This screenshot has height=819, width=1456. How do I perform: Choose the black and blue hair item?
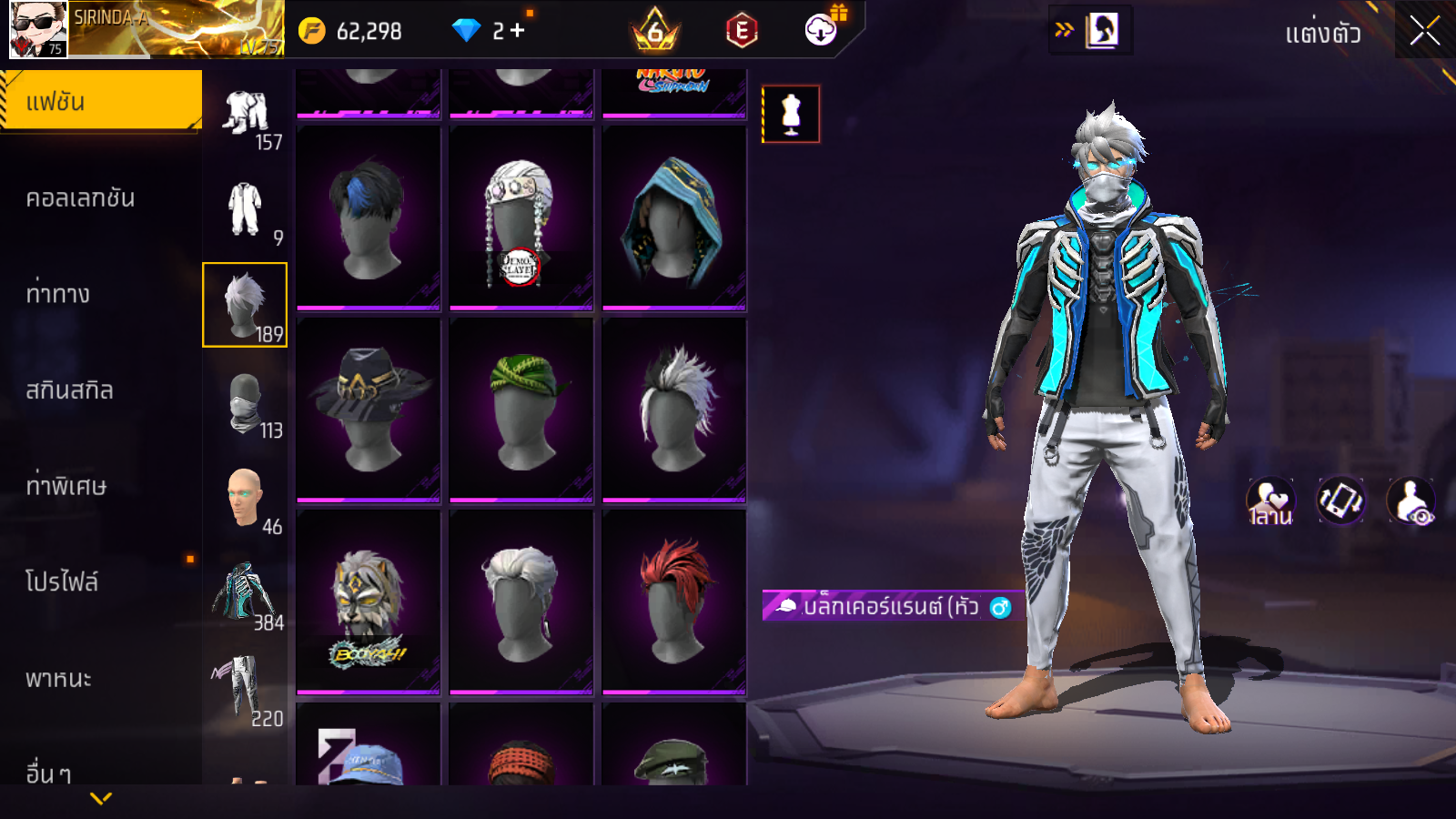369,218
